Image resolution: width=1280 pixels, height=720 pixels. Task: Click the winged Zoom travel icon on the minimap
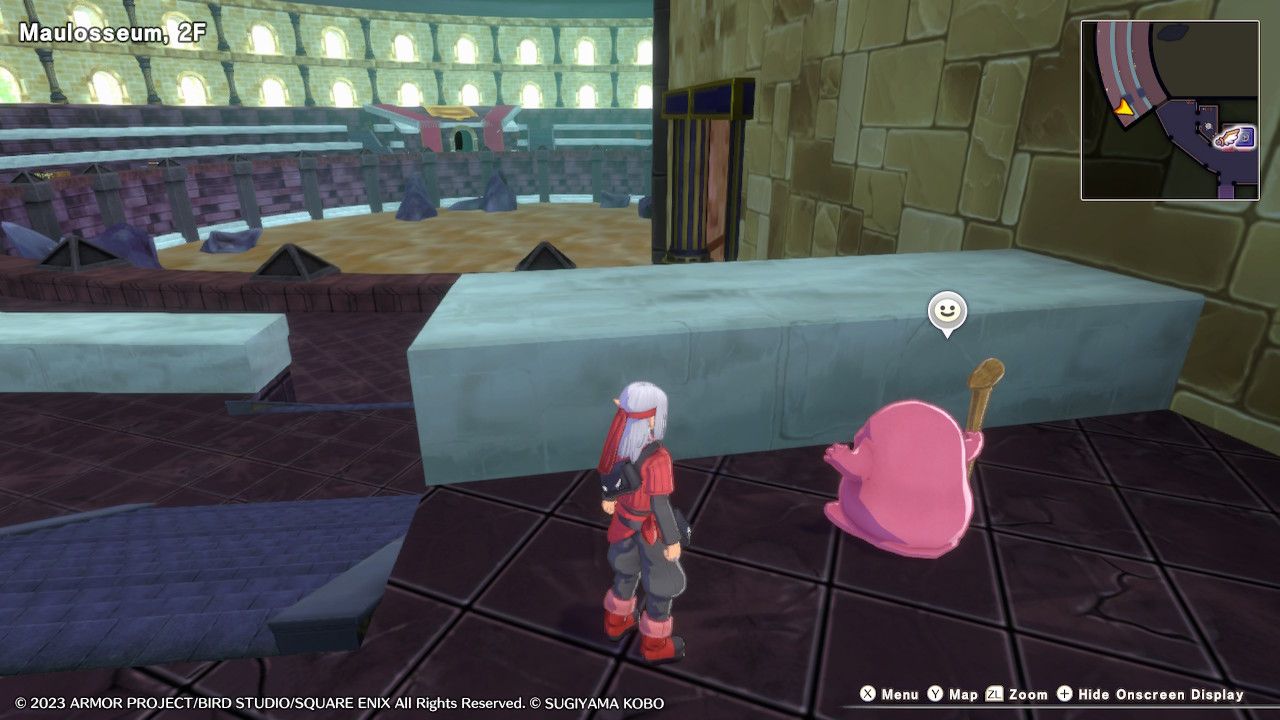pyautogui.click(x=1228, y=139)
